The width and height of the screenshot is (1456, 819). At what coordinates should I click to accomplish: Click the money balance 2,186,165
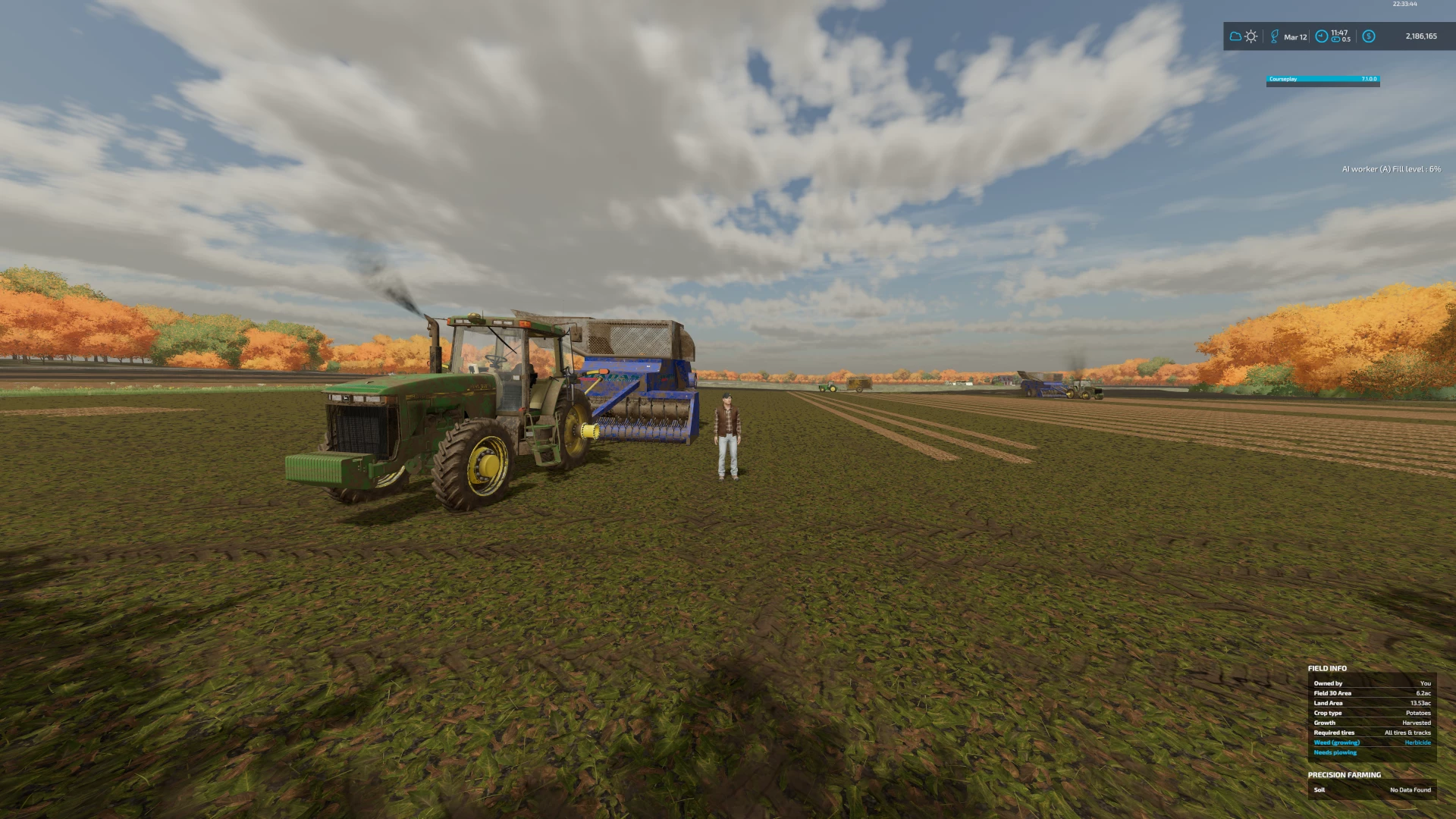[x=1422, y=36]
